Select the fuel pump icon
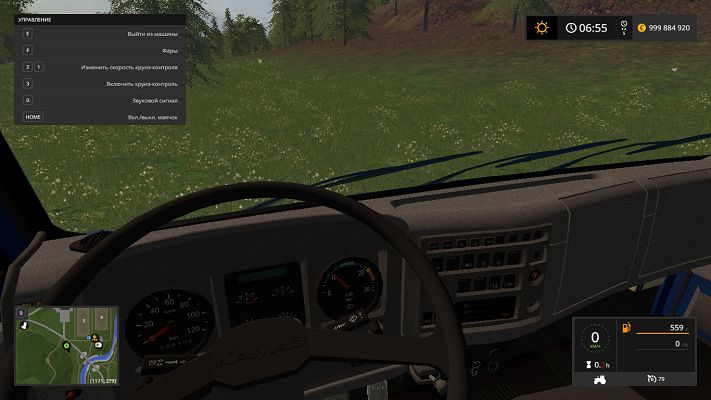 point(627,328)
